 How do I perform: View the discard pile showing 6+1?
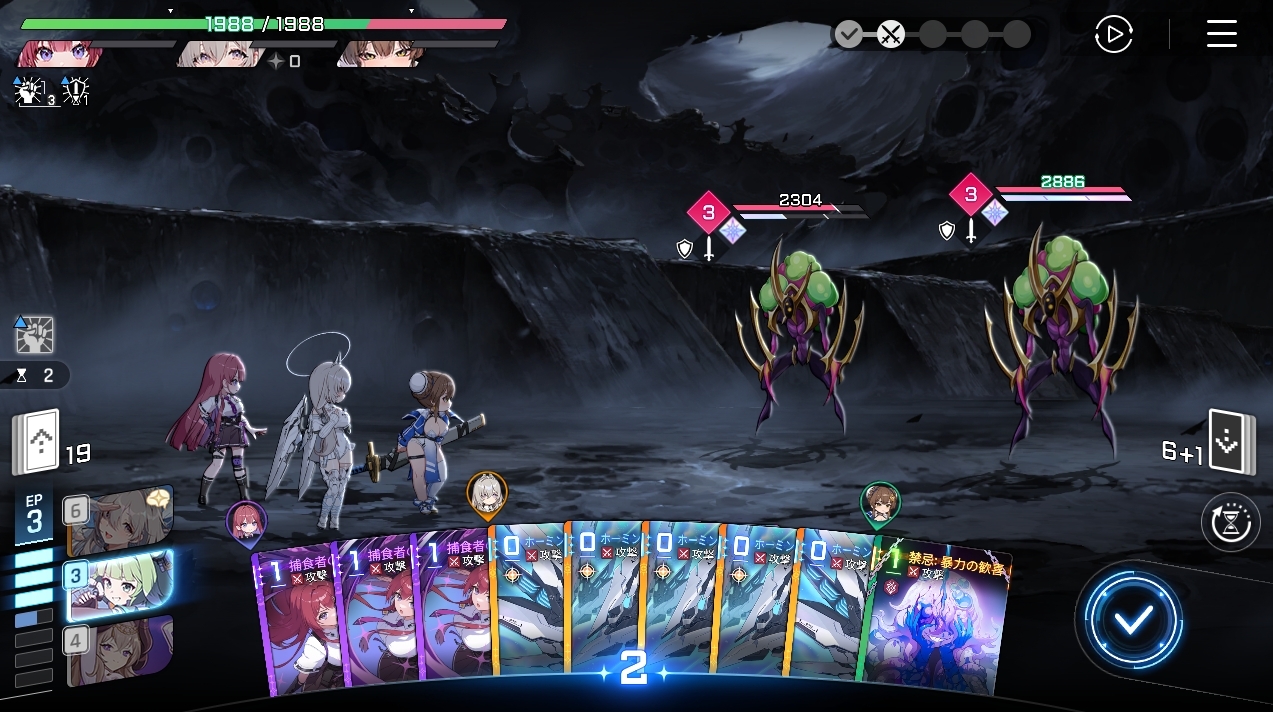(1229, 441)
